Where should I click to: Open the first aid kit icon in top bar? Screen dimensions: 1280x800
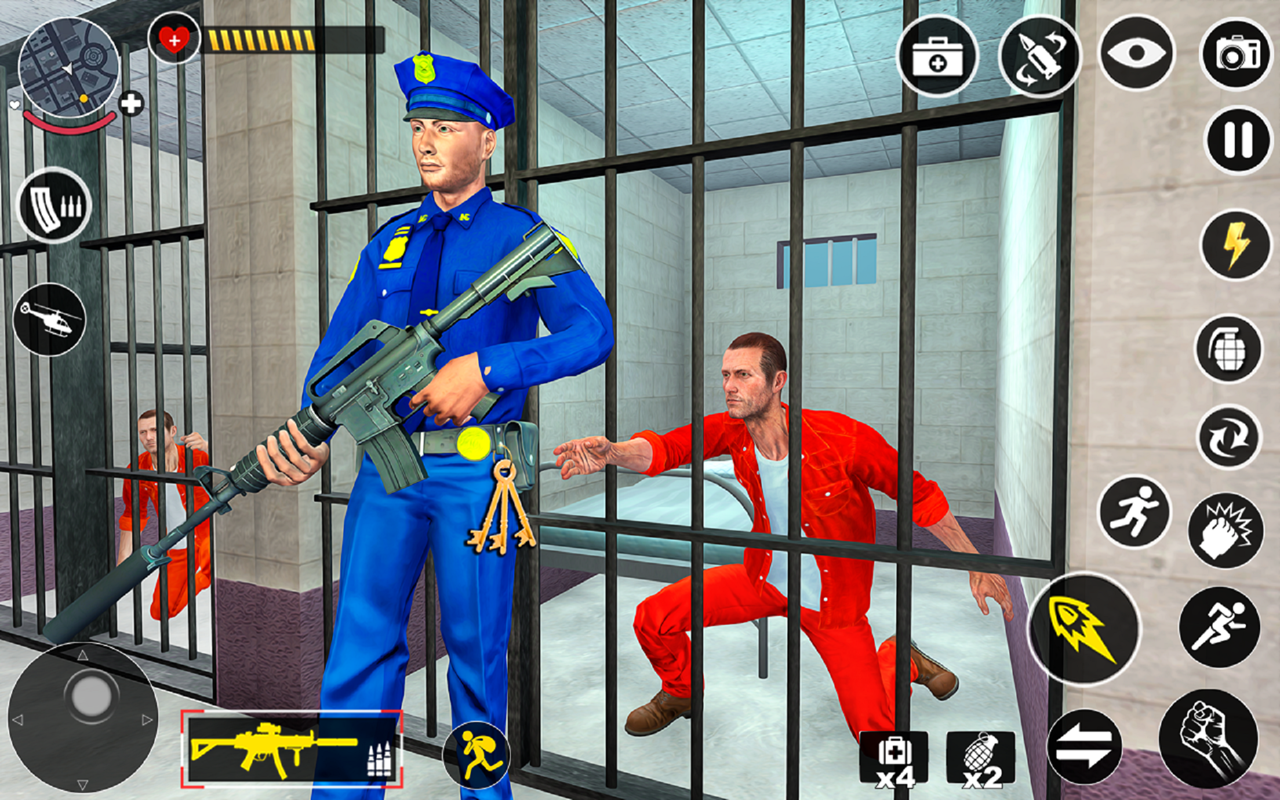(938, 58)
